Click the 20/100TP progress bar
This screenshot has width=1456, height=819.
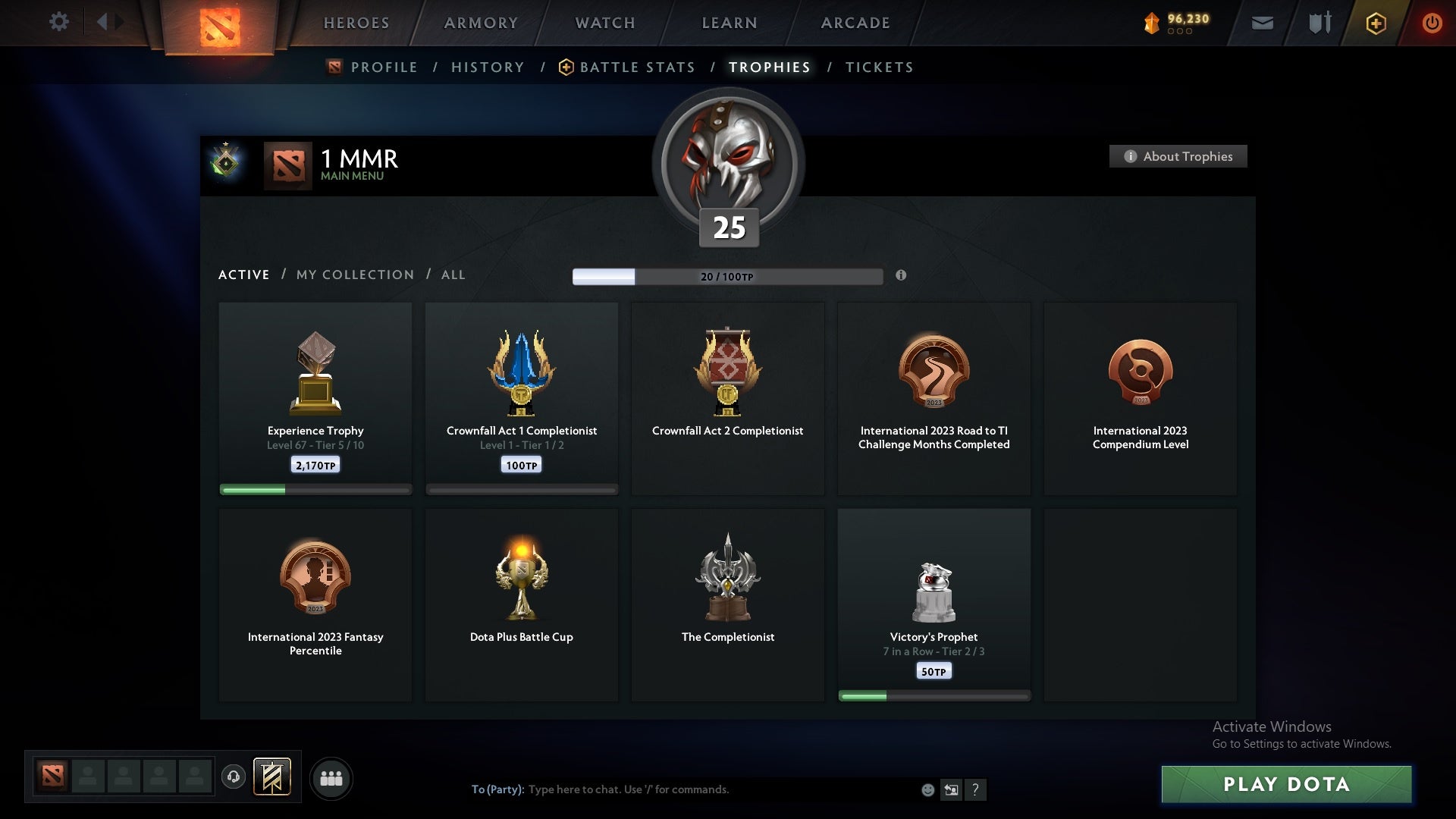[x=726, y=277]
